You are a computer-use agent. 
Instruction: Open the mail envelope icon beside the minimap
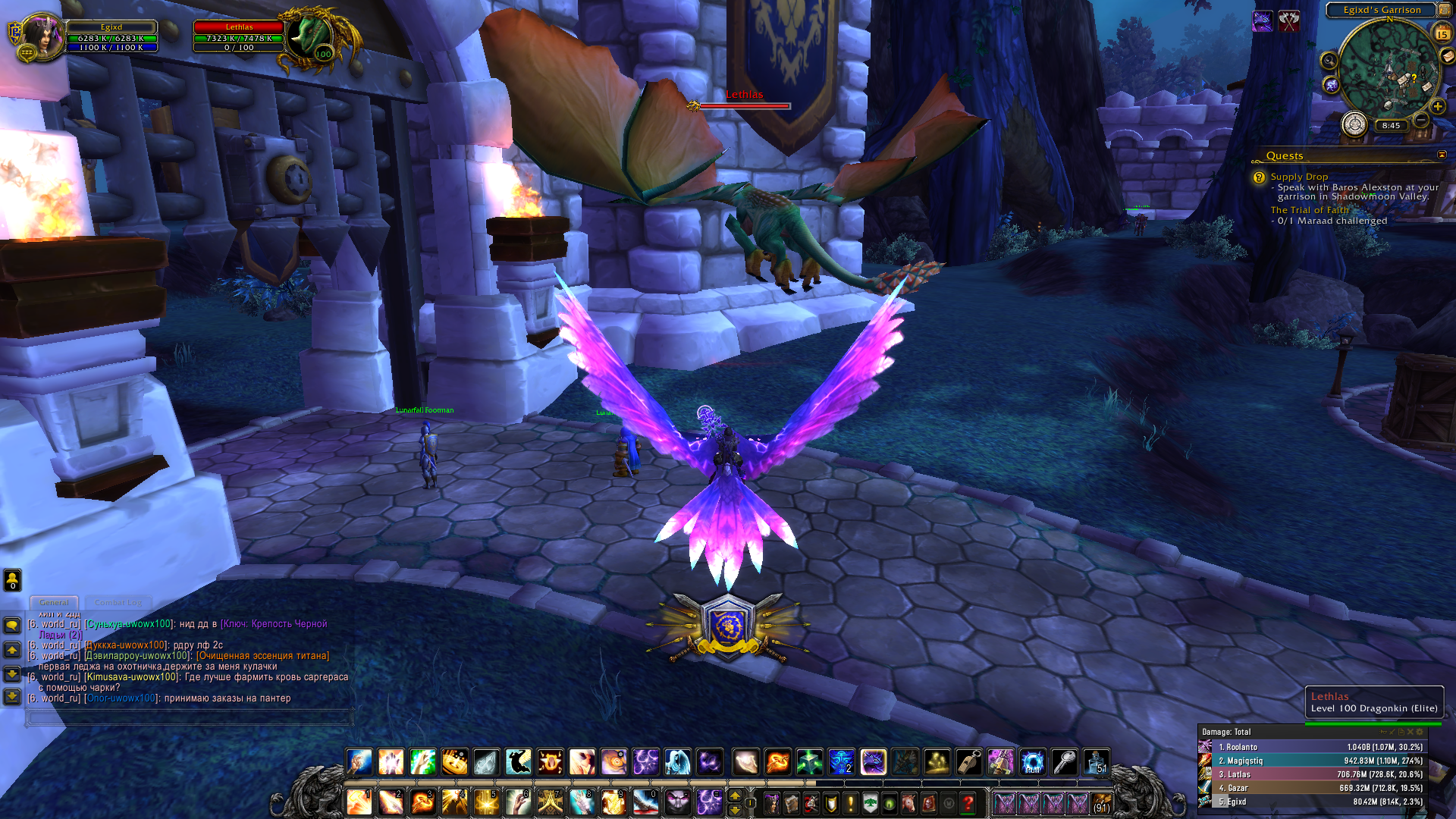1448,56
